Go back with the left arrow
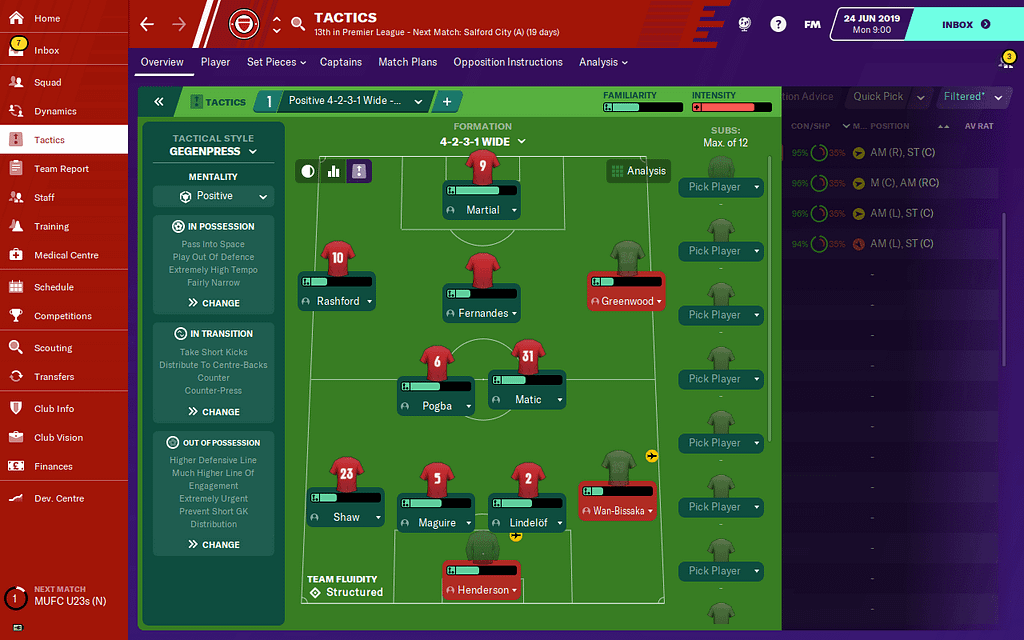 147,24
